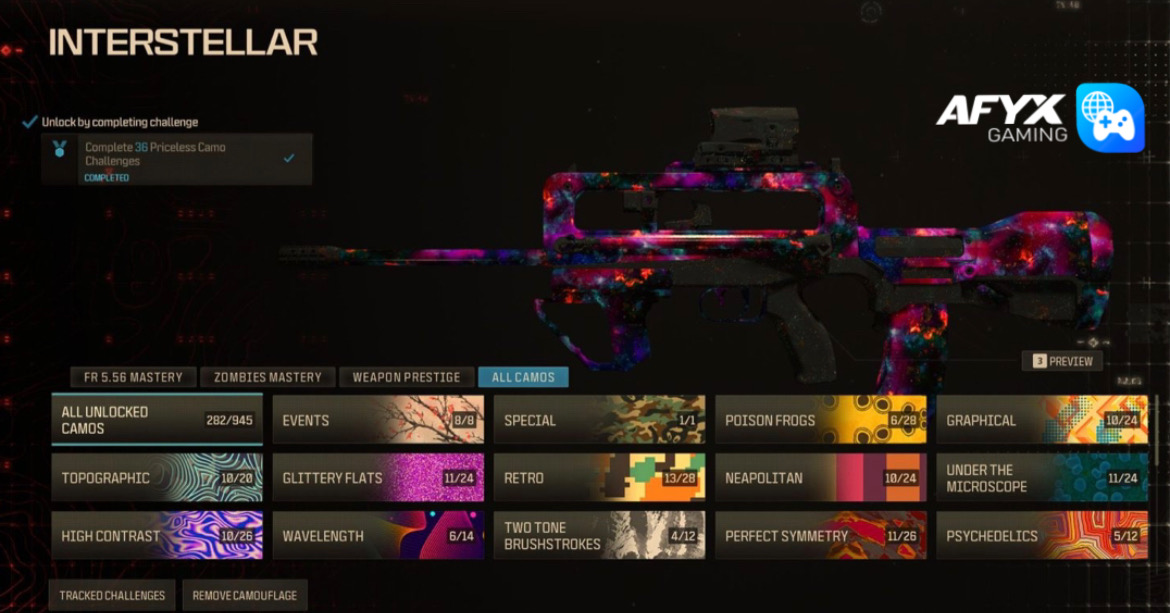Switch to the FR 5.56 Mastery tab

[133, 377]
